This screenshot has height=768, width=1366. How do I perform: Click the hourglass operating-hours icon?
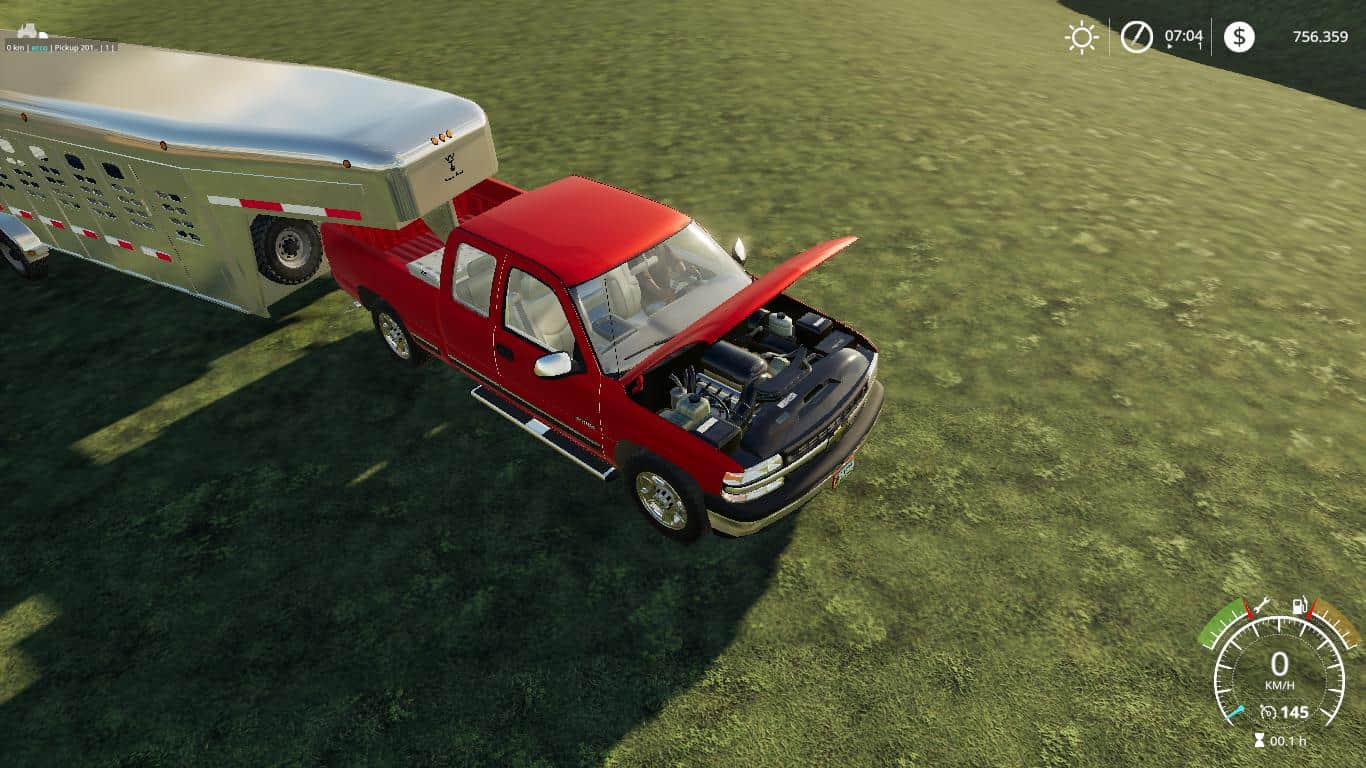1258,738
